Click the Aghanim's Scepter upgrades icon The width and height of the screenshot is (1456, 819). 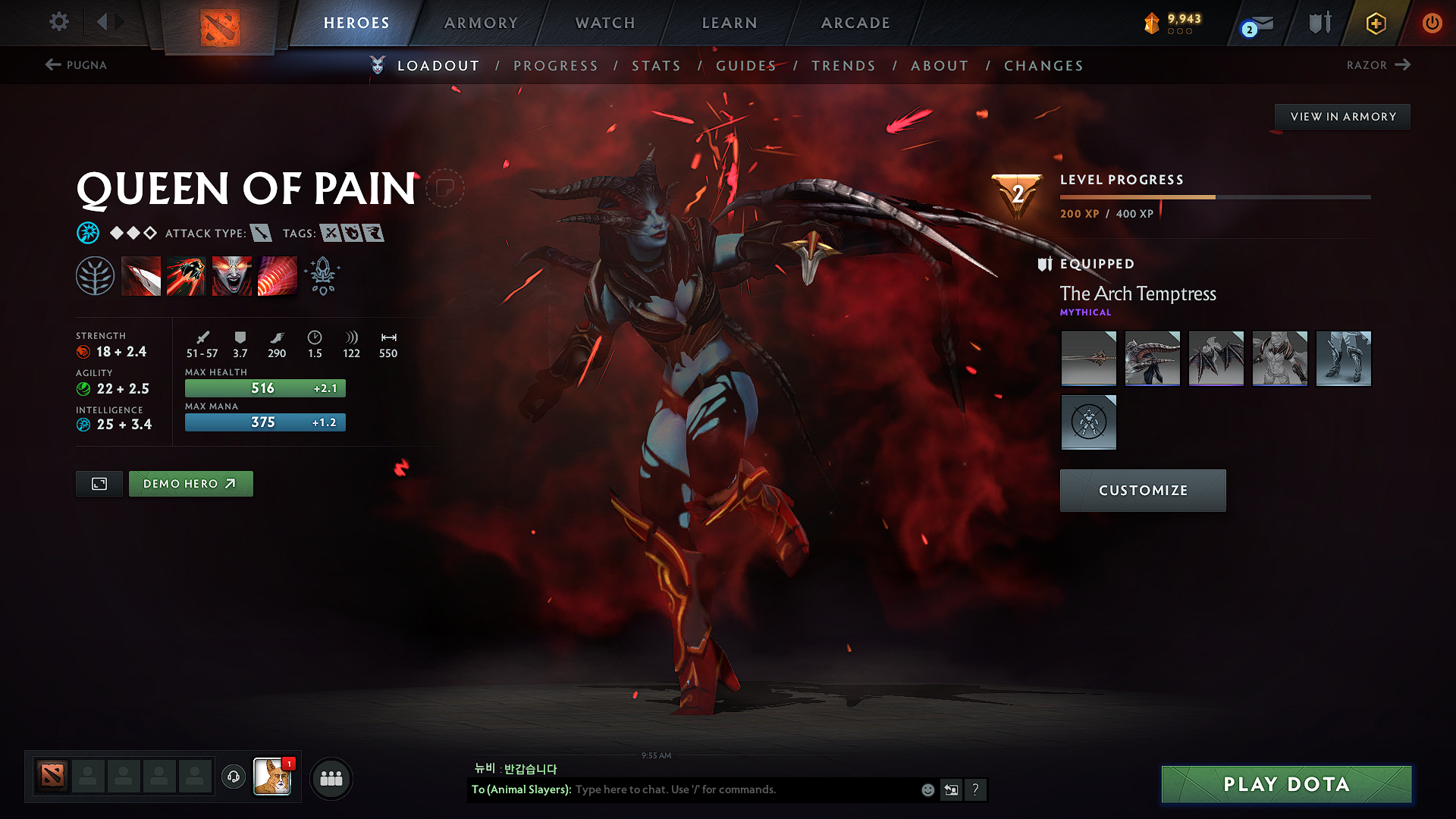[x=322, y=275]
